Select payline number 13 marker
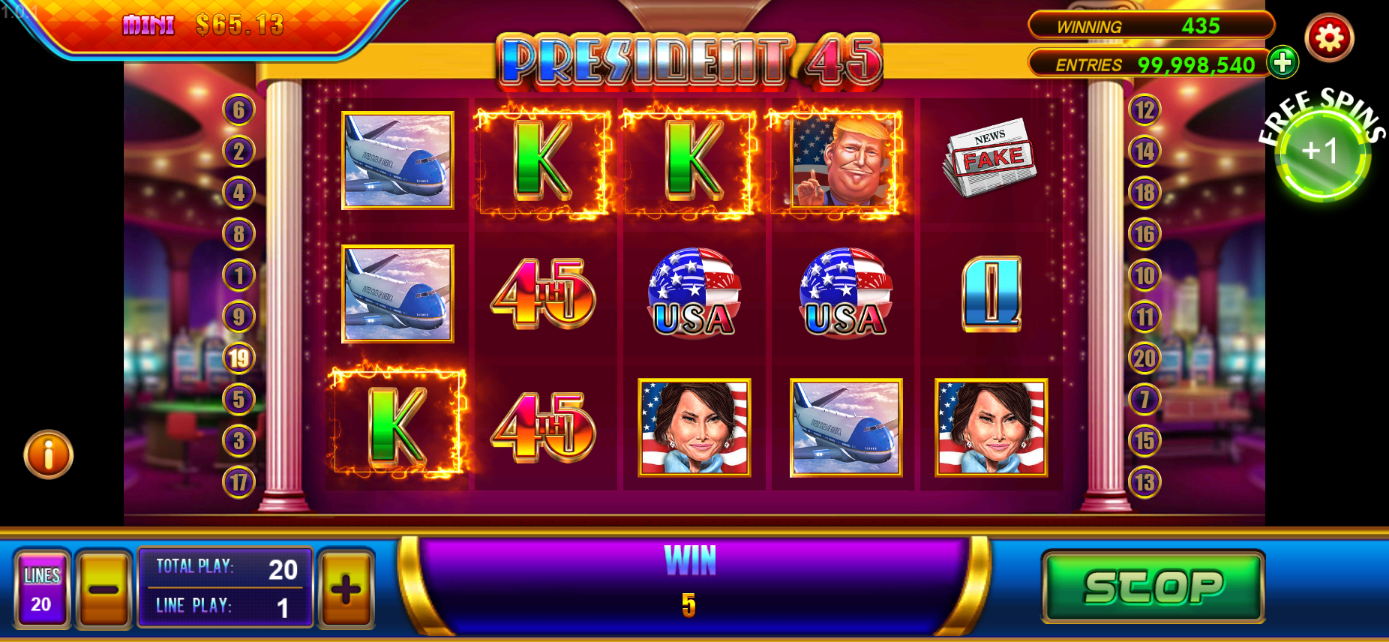 click(x=1145, y=482)
